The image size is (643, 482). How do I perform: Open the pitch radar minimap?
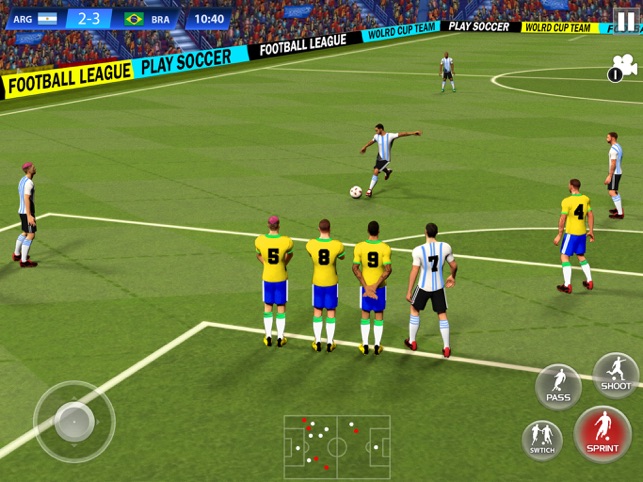pyautogui.click(x=337, y=447)
